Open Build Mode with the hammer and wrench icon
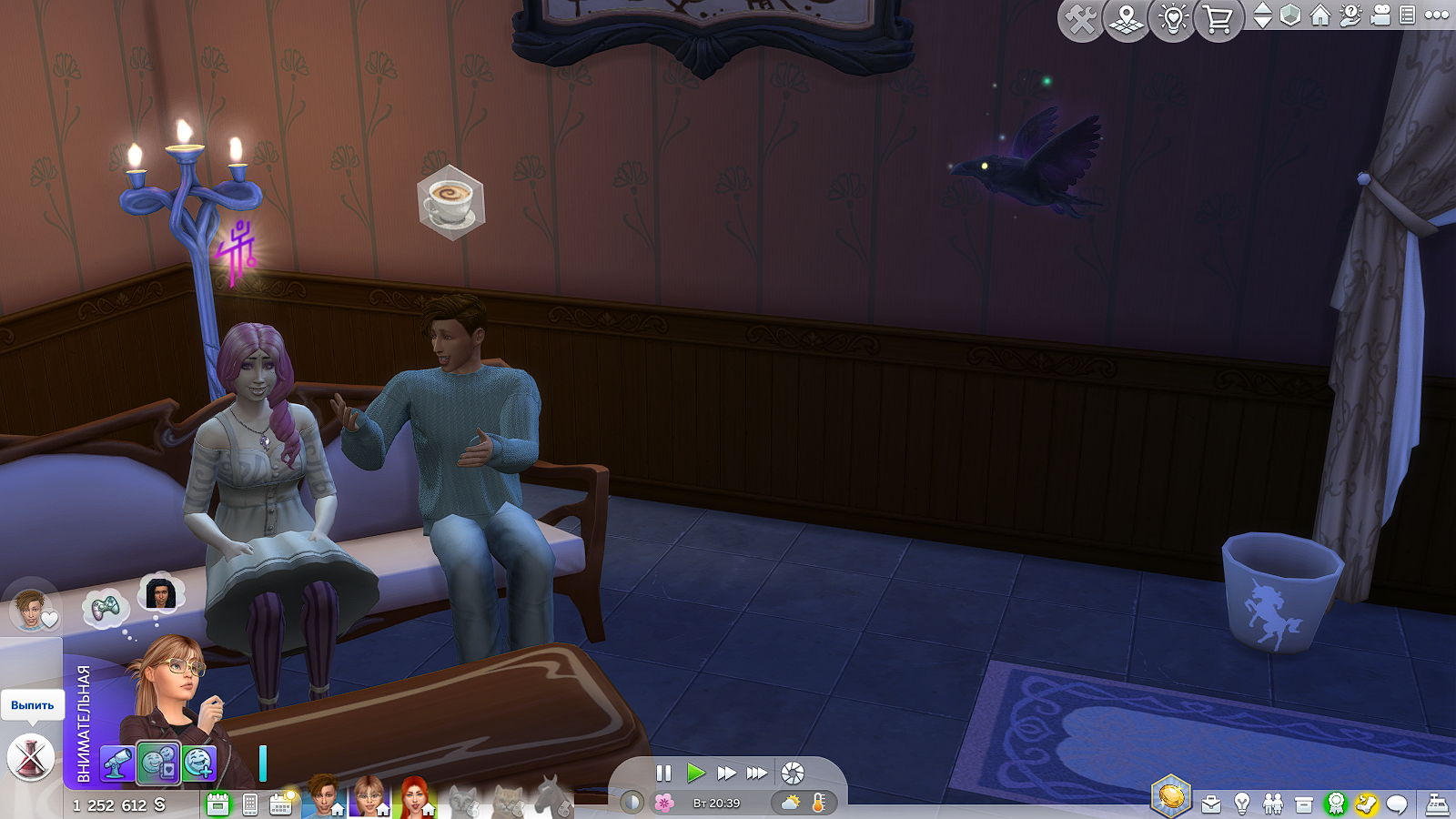This screenshot has height=819, width=1456. click(1080, 19)
